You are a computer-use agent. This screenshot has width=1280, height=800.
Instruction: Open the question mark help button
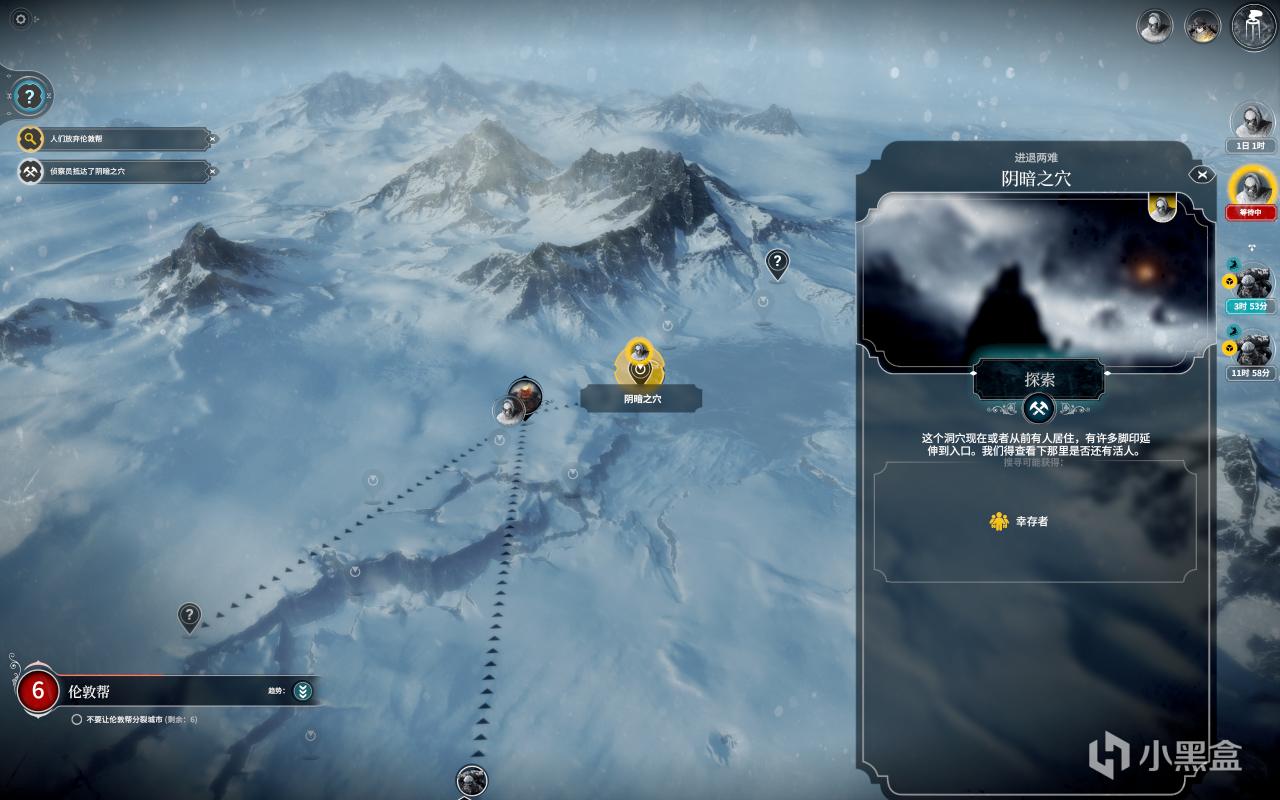pos(30,96)
